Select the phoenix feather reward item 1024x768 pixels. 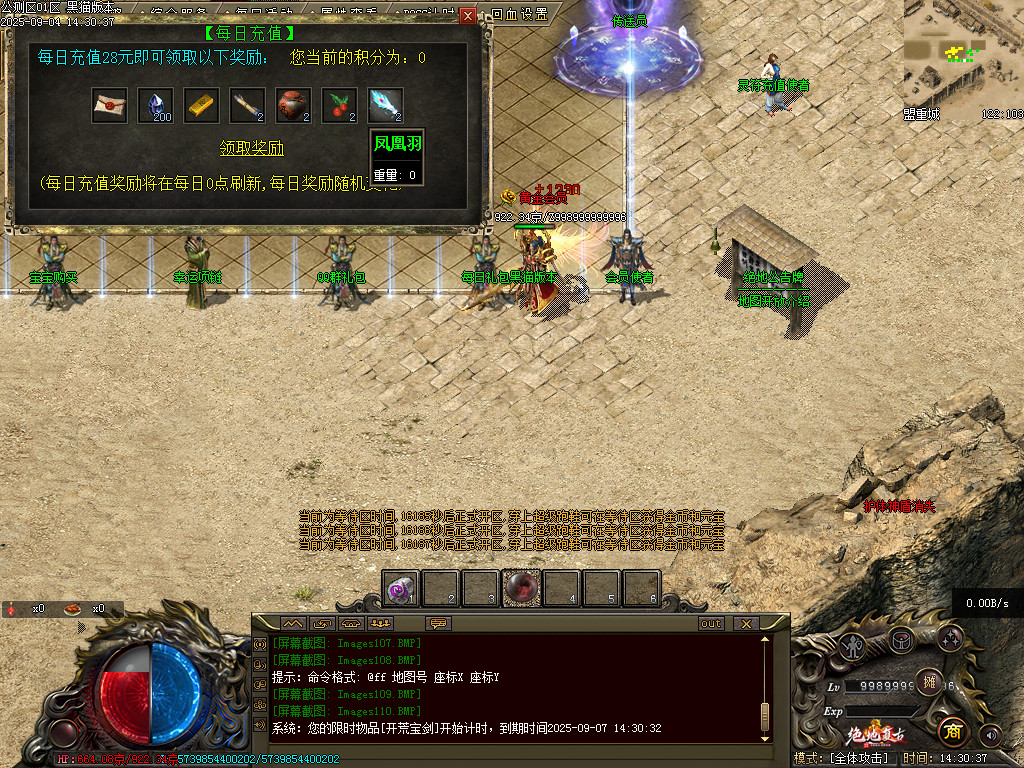click(385, 106)
